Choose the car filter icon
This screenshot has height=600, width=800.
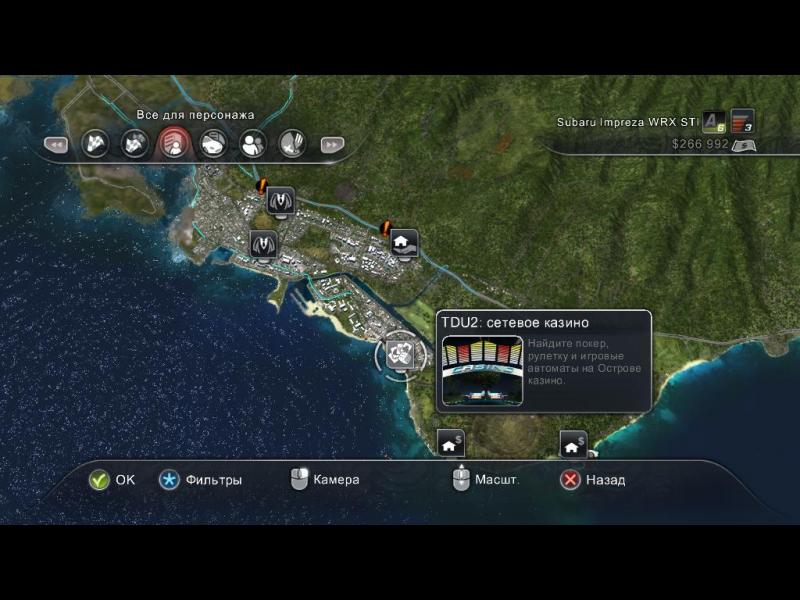[212, 144]
